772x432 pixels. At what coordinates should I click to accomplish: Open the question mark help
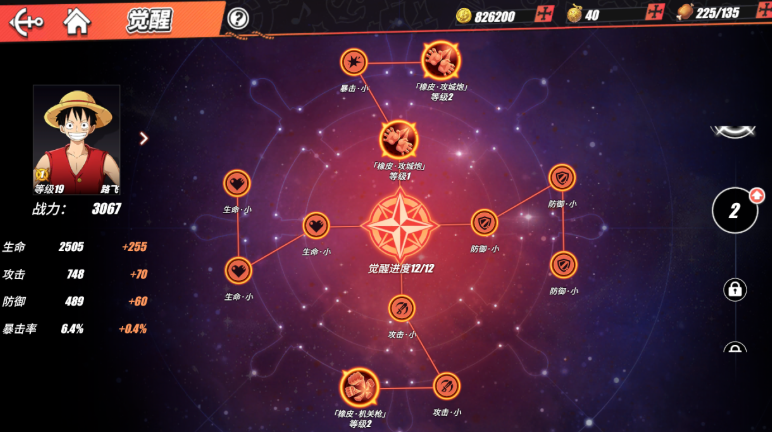(238, 18)
